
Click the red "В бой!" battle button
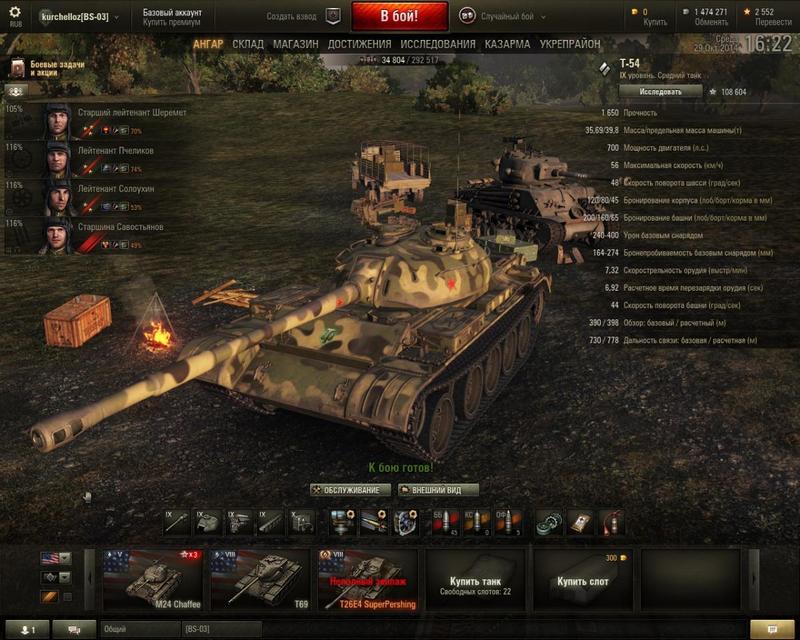pyautogui.click(x=399, y=16)
